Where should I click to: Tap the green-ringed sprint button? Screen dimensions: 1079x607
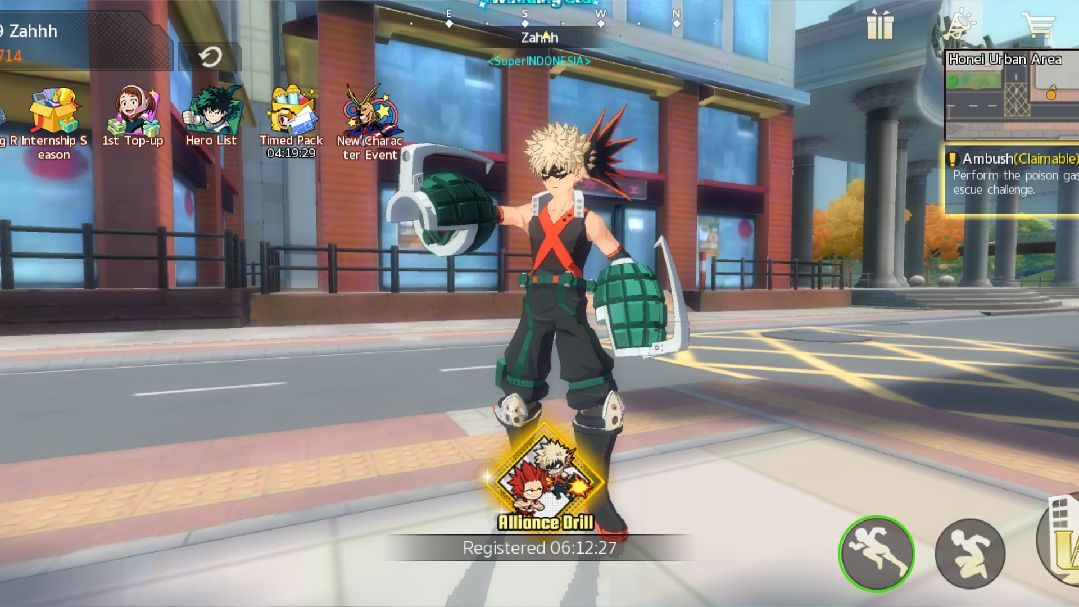point(876,554)
